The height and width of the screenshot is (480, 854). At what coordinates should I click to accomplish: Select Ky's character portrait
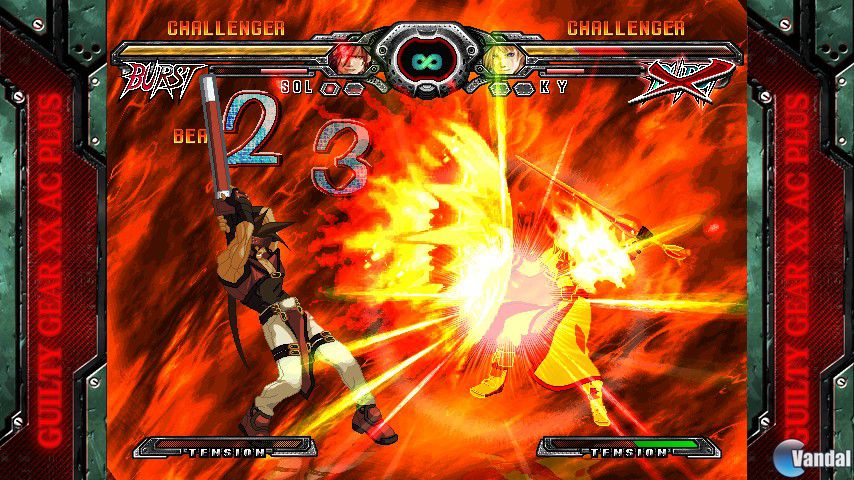pos(502,58)
